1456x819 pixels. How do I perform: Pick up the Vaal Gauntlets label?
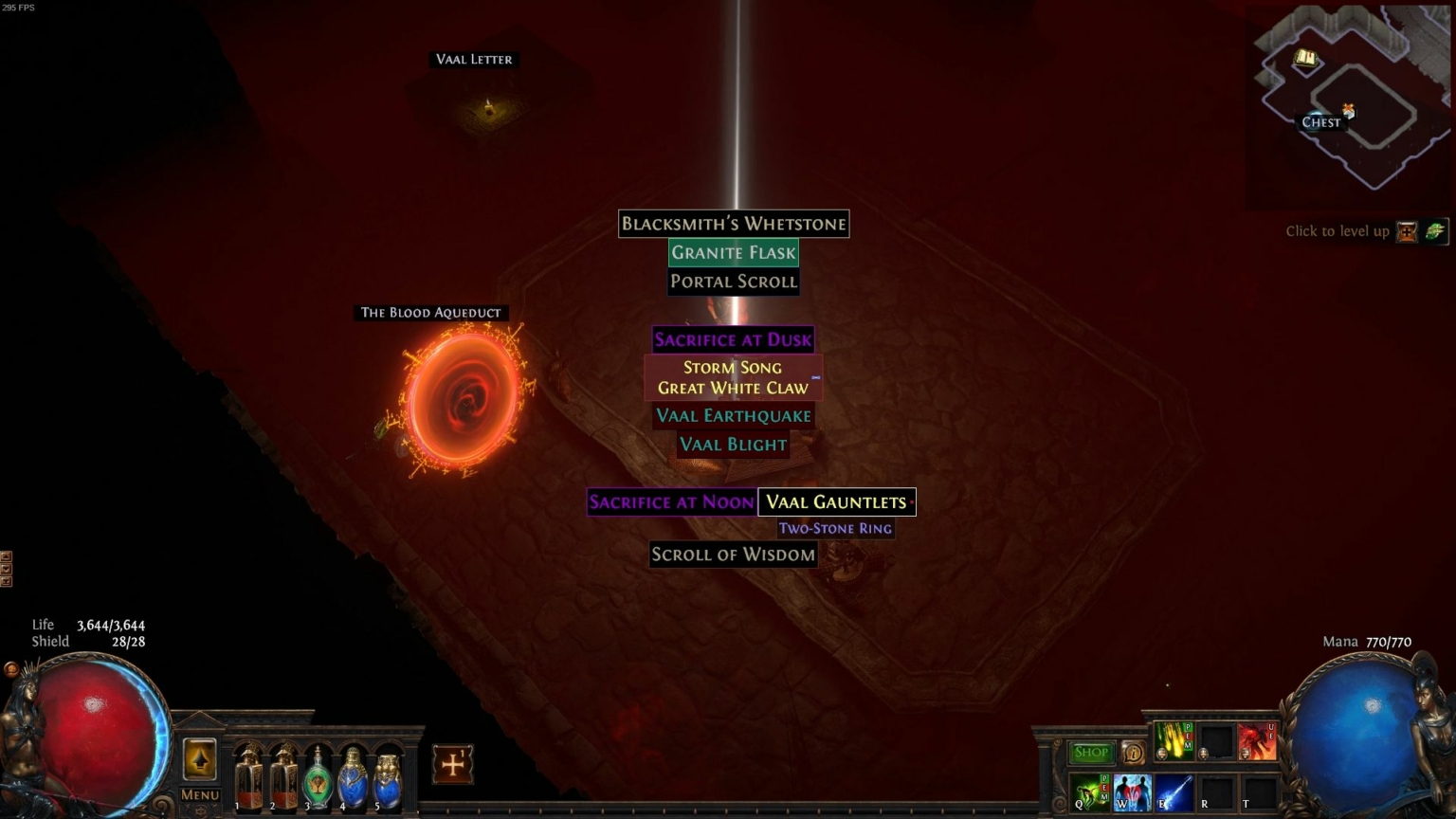click(836, 502)
